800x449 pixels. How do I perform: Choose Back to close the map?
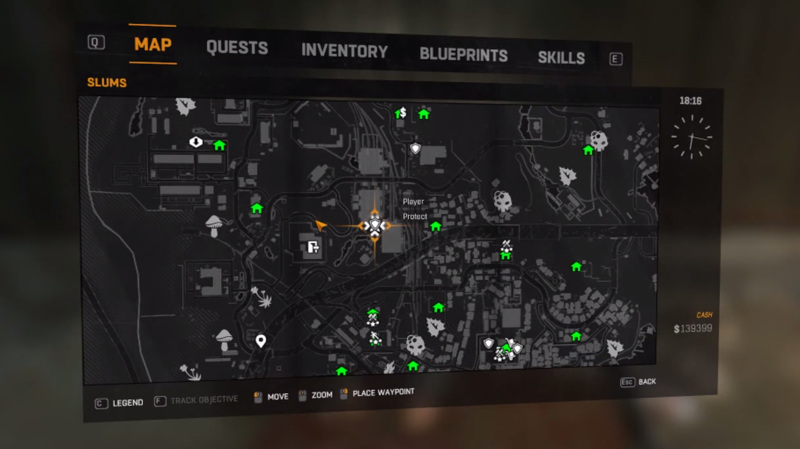click(x=640, y=382)
